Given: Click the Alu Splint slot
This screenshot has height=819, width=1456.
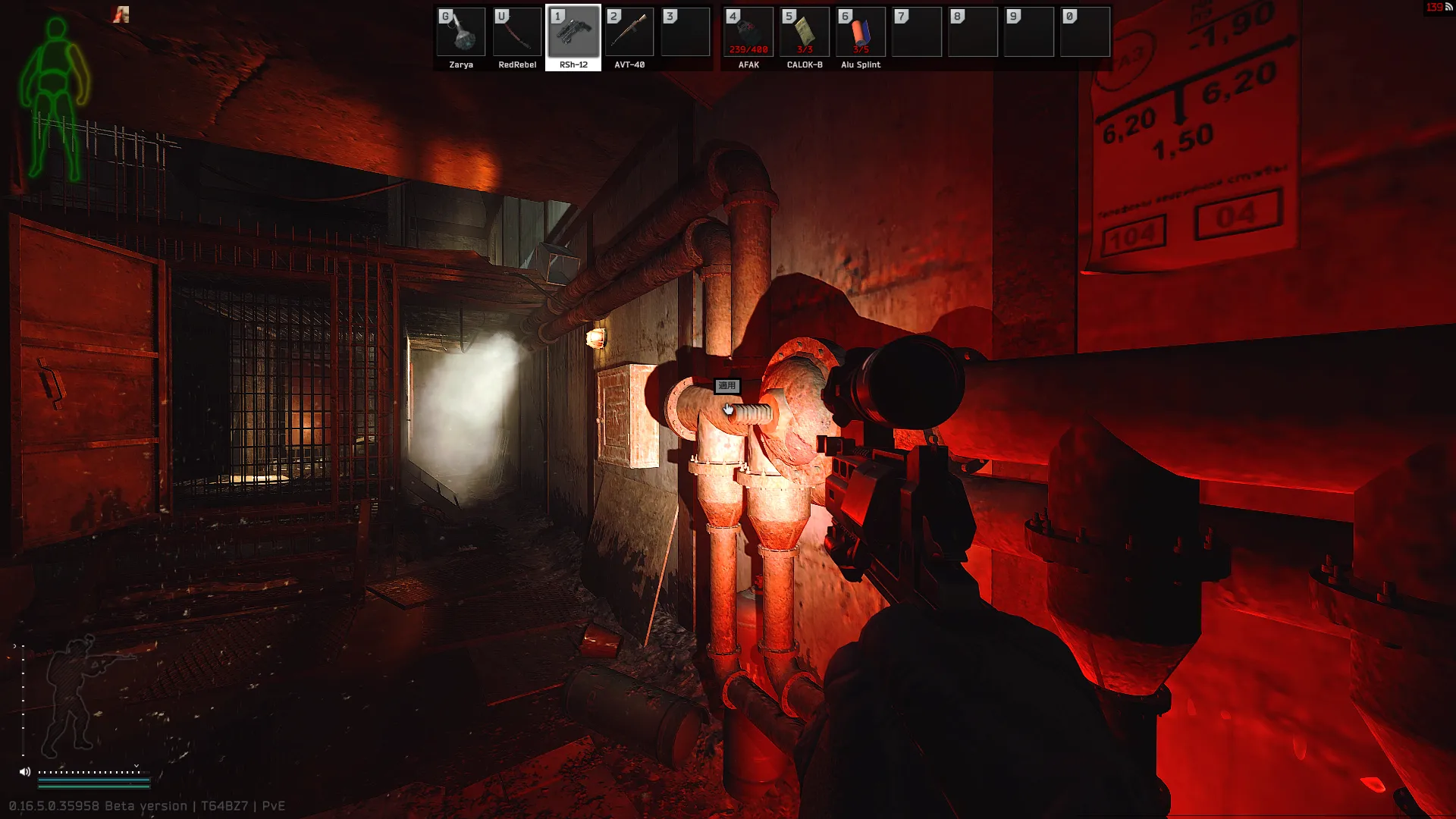Looking at the screenshot, I should coord(861,33).
